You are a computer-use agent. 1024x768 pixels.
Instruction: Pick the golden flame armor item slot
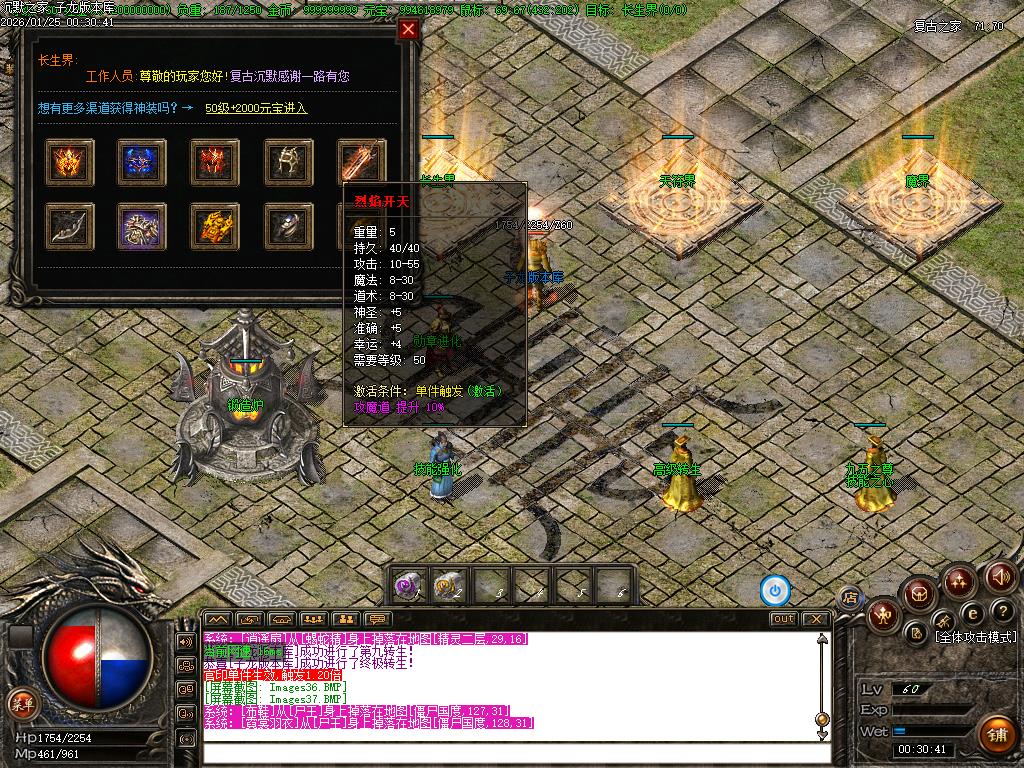[216, 227]
